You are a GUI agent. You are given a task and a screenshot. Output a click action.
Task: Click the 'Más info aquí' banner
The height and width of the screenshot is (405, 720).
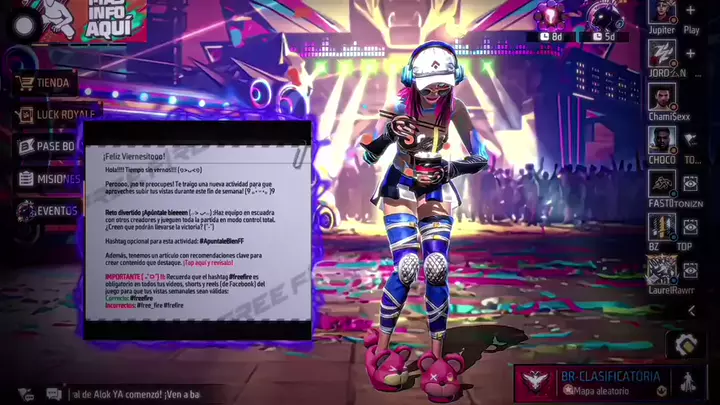pyautogui.click(x=108, y=20)
